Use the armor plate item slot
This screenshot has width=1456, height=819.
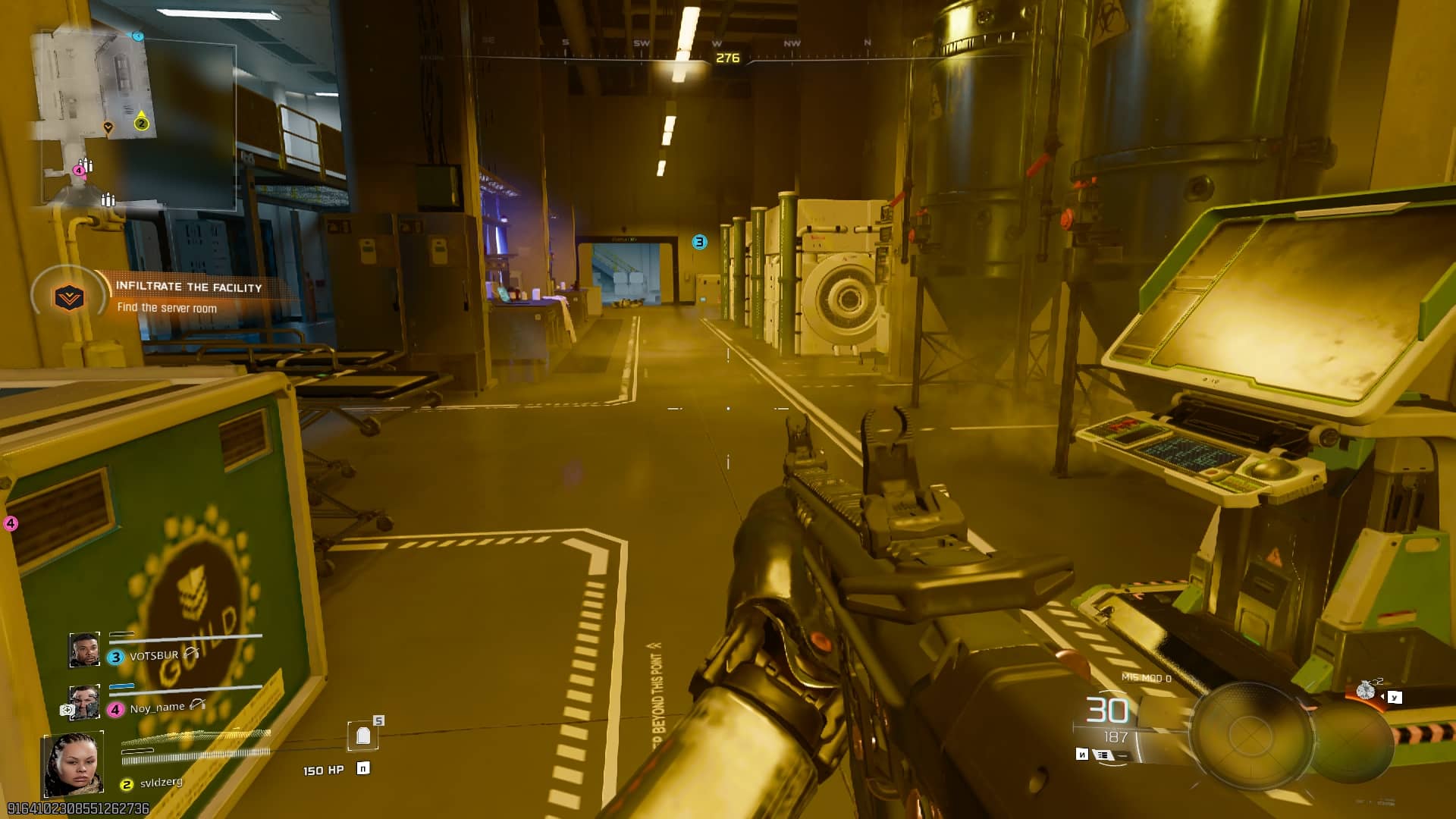[x=363, y=735]
